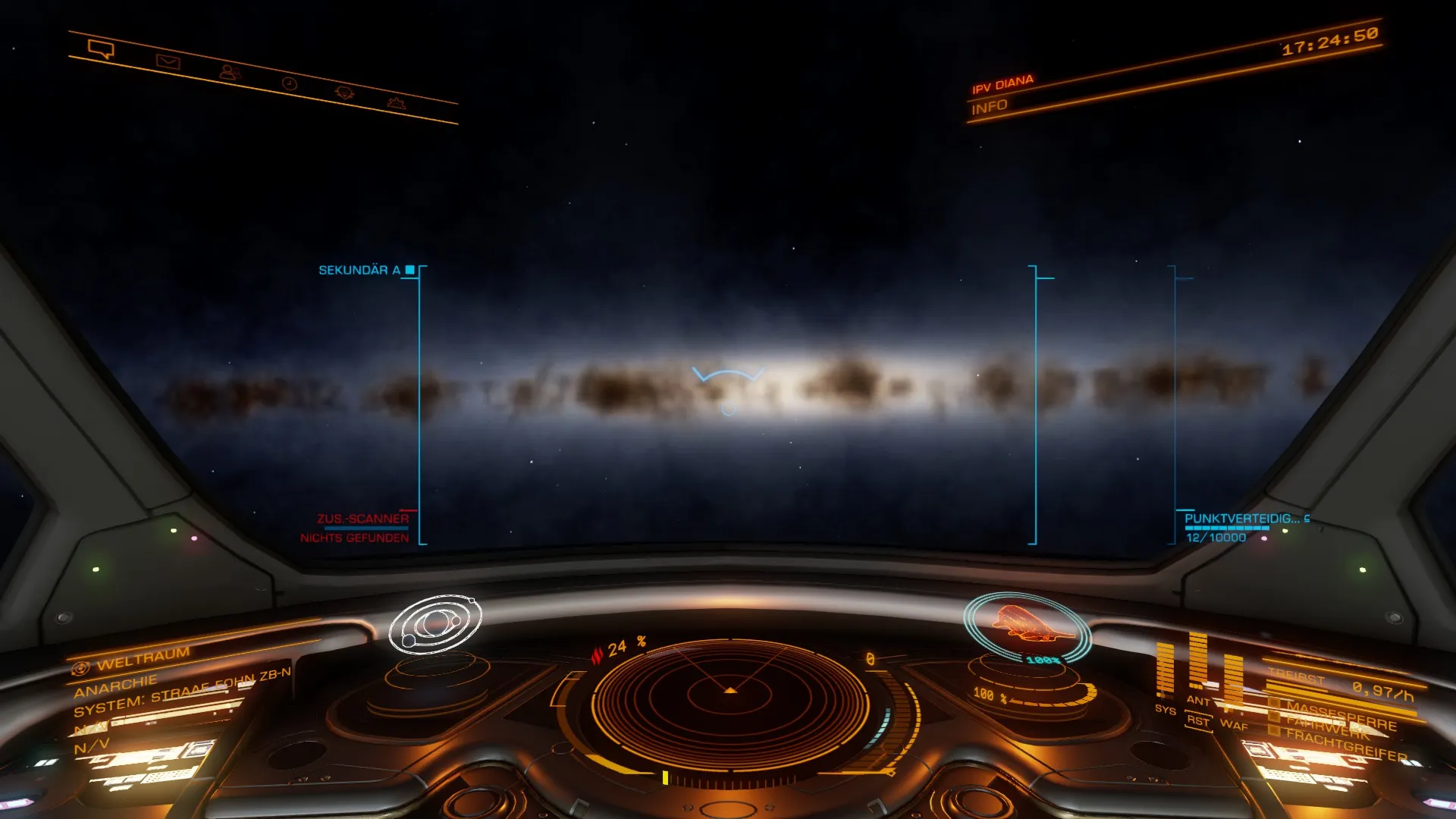Open the clock history tab
The height and width of the screenshot is (819, 1456).
pos(290,83)
